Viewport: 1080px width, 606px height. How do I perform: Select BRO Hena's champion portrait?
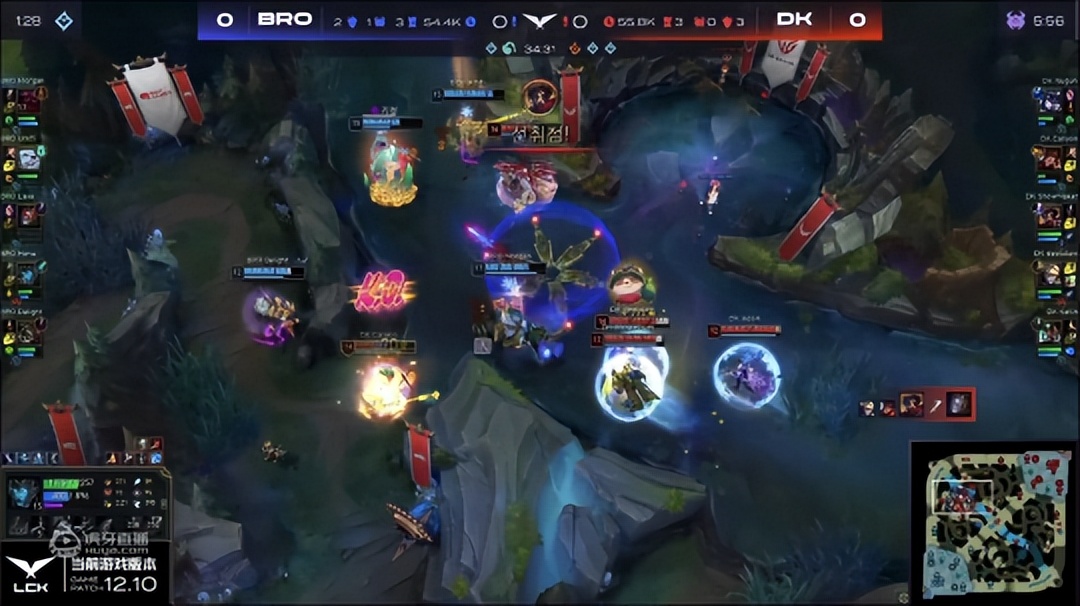coord(30,273)
